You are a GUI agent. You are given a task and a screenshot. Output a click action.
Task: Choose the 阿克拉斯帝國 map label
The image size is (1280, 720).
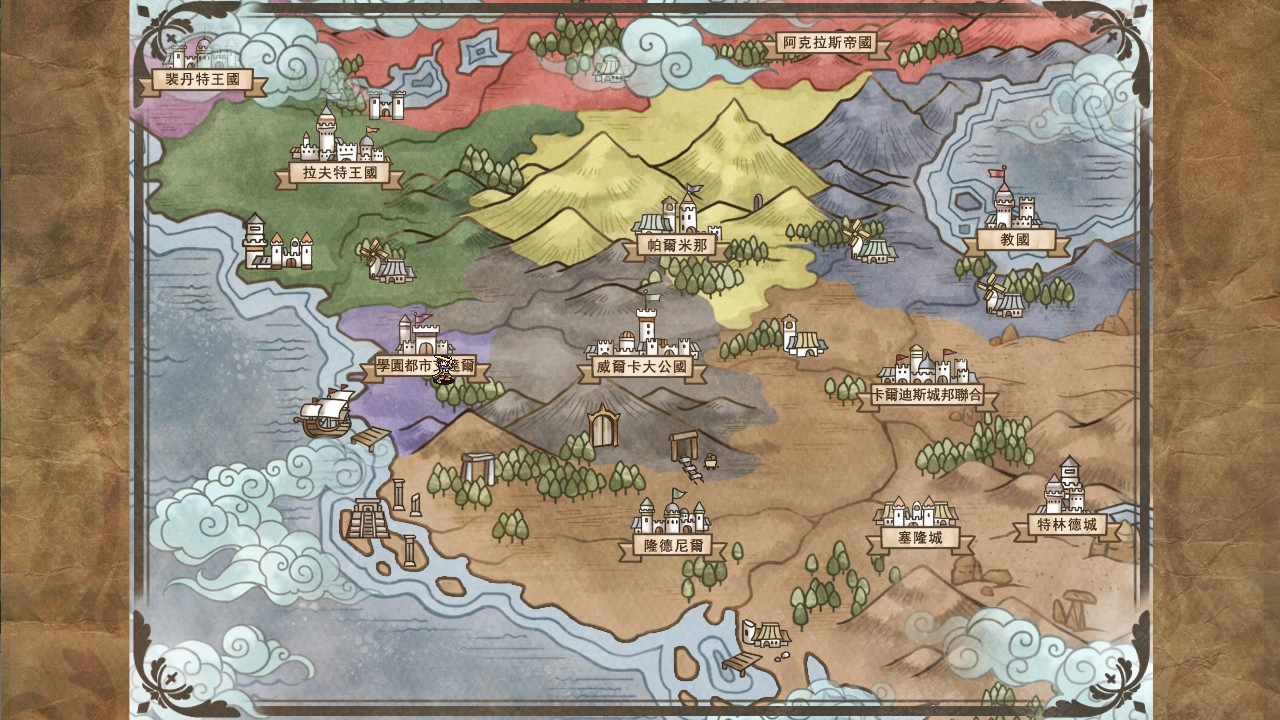coord(828,43)
